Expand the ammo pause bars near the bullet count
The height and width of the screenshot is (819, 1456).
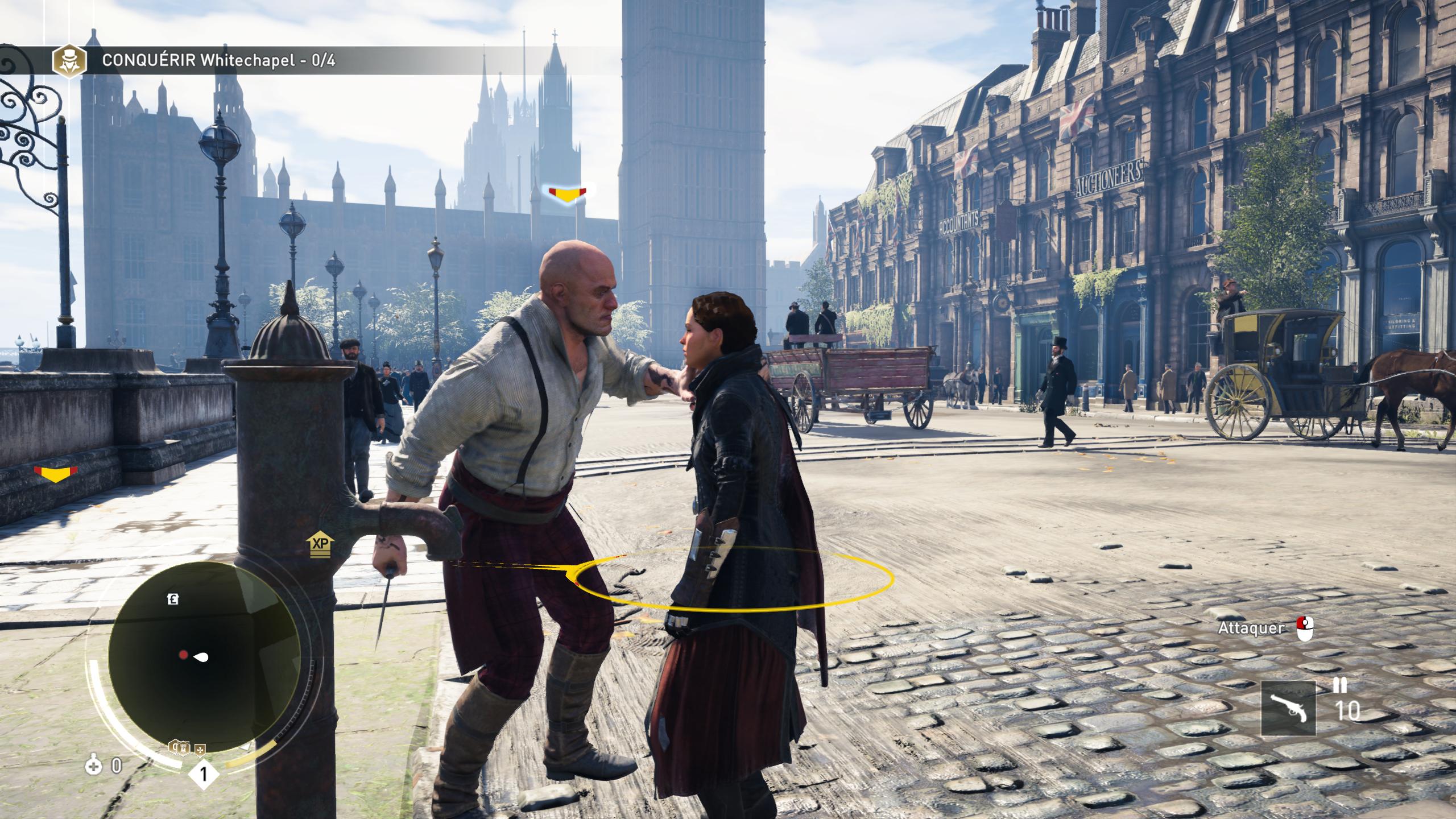[1340, 686]
